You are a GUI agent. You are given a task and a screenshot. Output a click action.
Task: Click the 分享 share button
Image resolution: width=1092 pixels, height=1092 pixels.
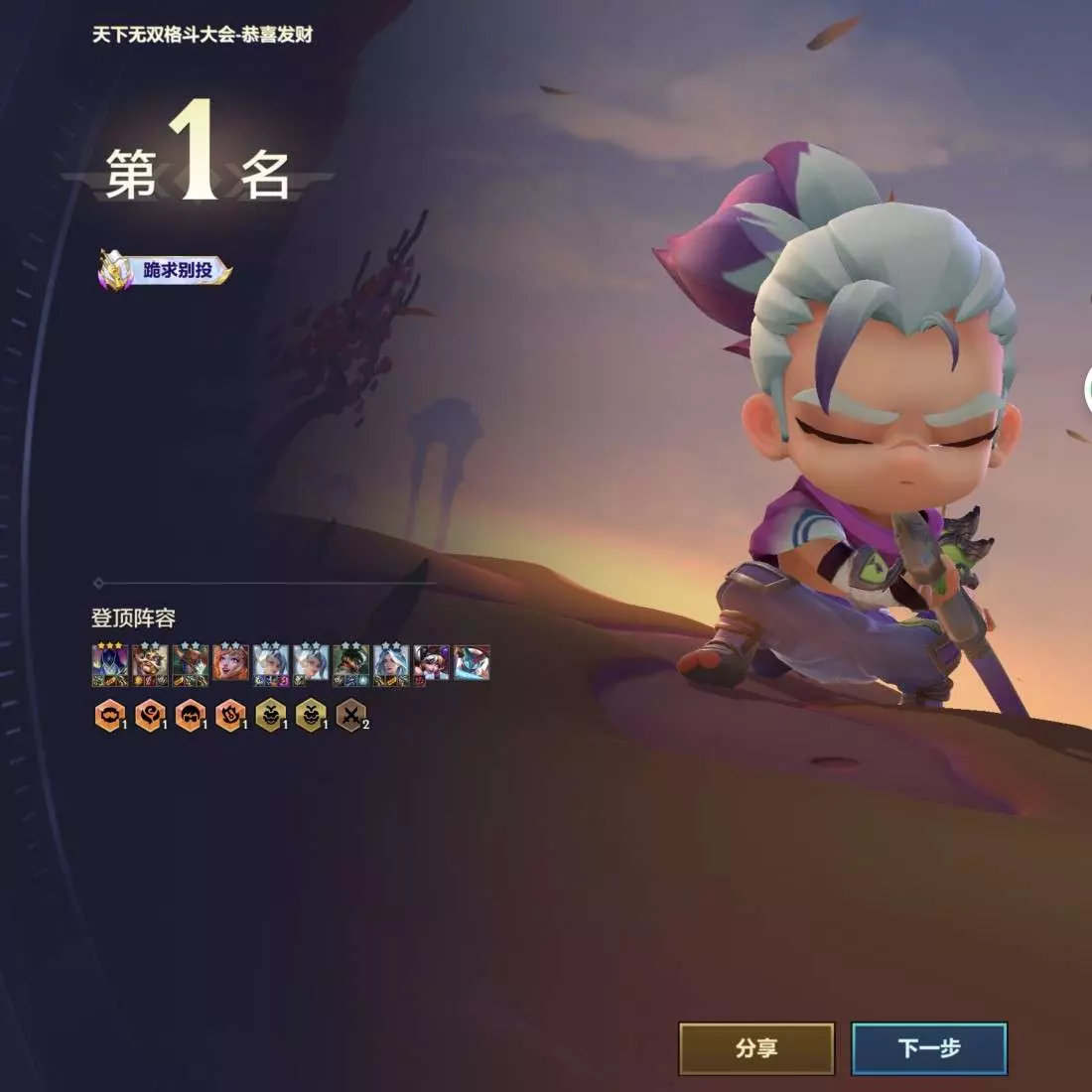coord(756,1048)
